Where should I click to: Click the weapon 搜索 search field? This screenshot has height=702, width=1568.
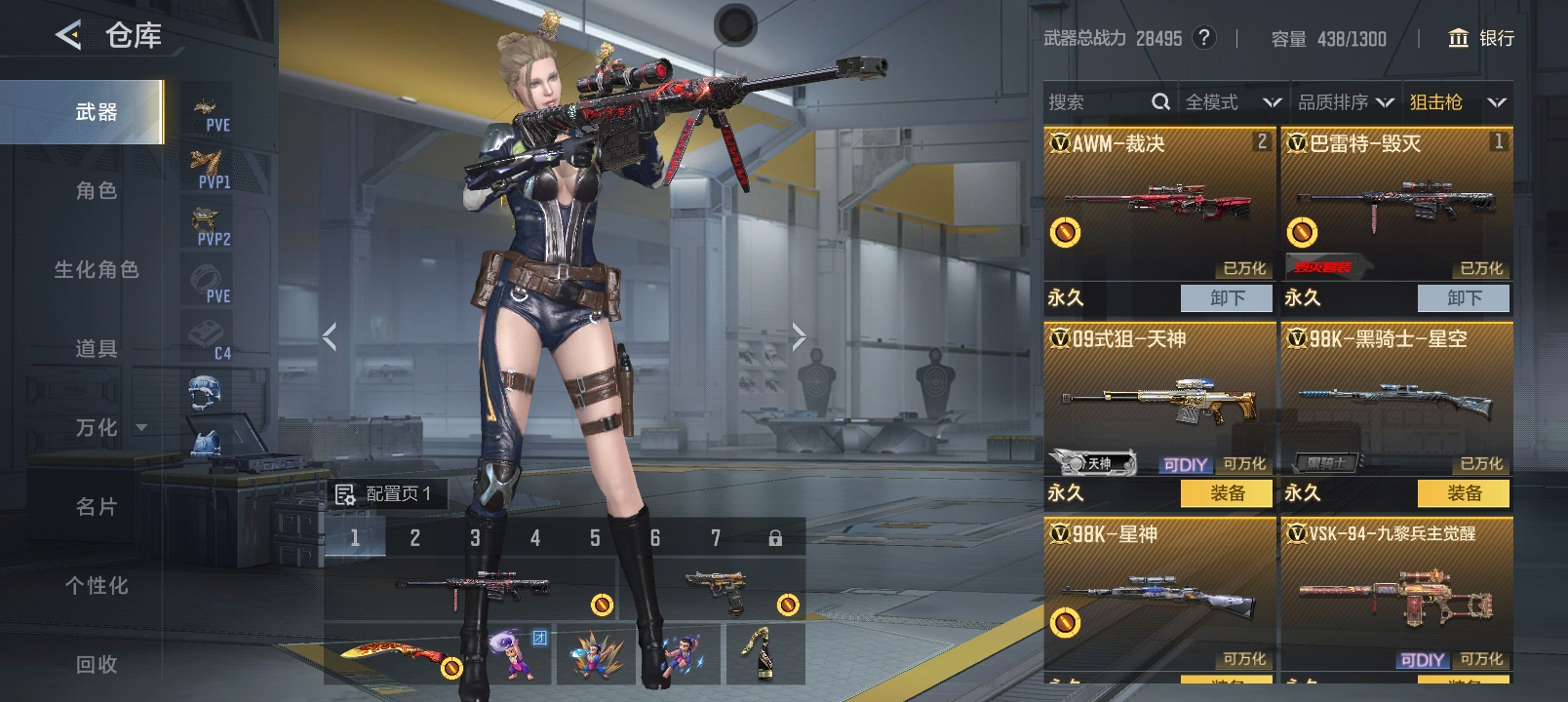(1097, 102)
